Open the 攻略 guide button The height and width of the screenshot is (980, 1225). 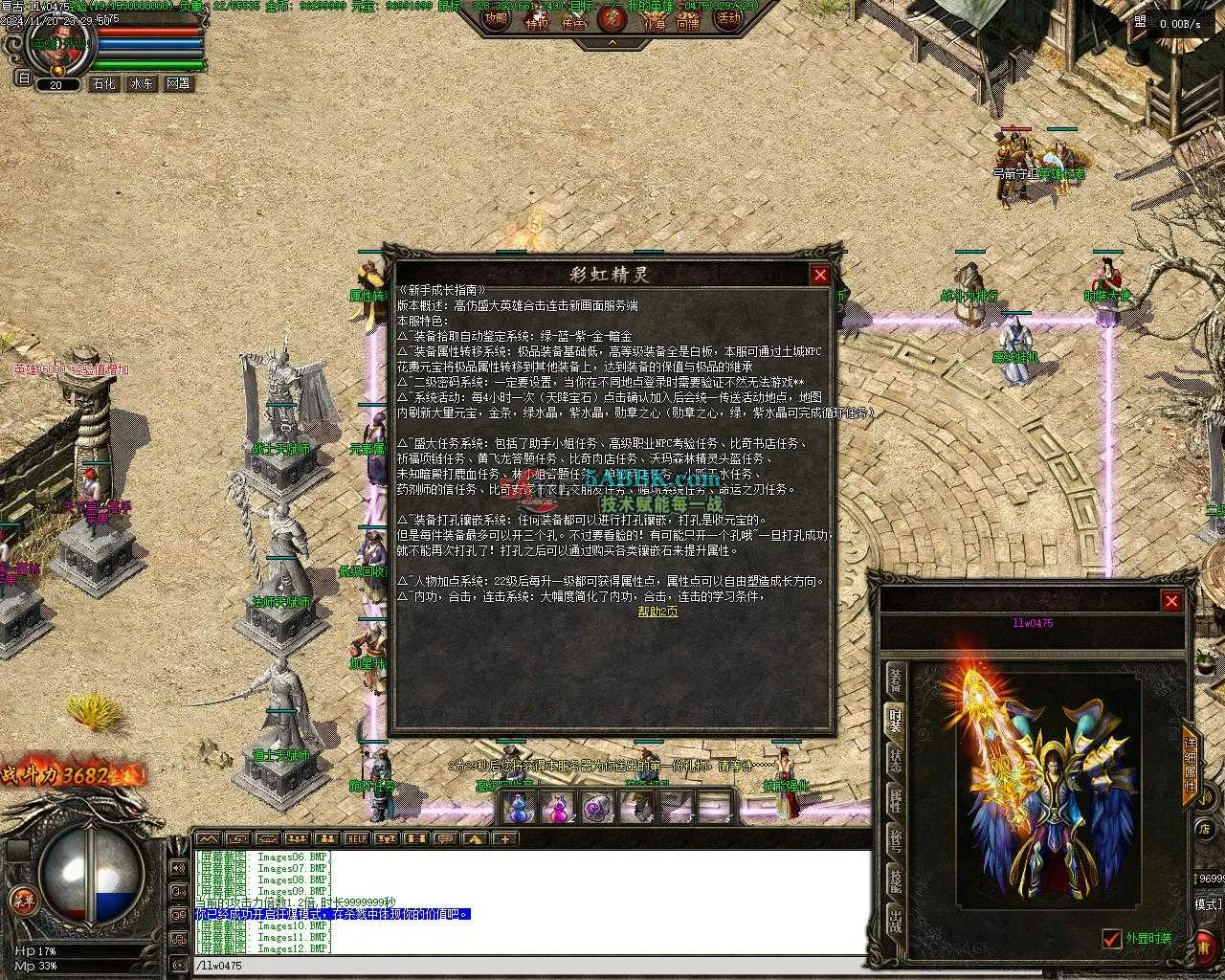(x=496, y=19)
